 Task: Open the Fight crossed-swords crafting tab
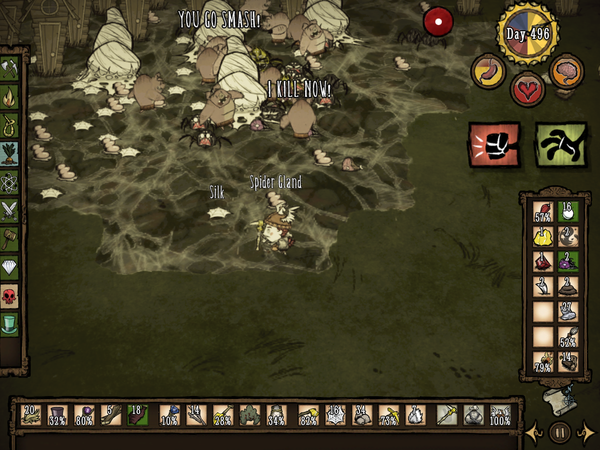pyautogui.click(x=10, y=210)
